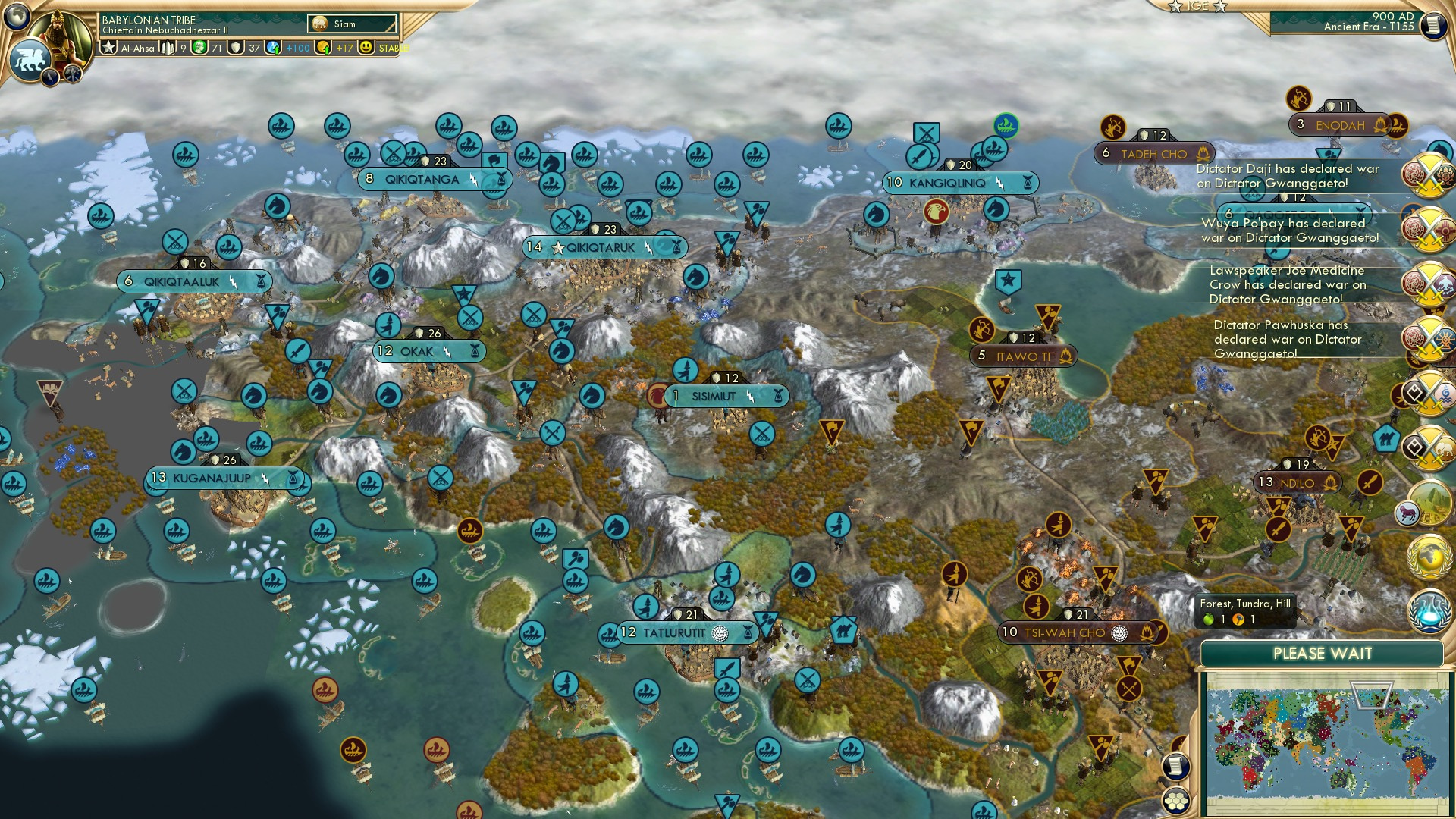Click the Machu Picchu natural wonder notification circle

tap(1429, 504)
